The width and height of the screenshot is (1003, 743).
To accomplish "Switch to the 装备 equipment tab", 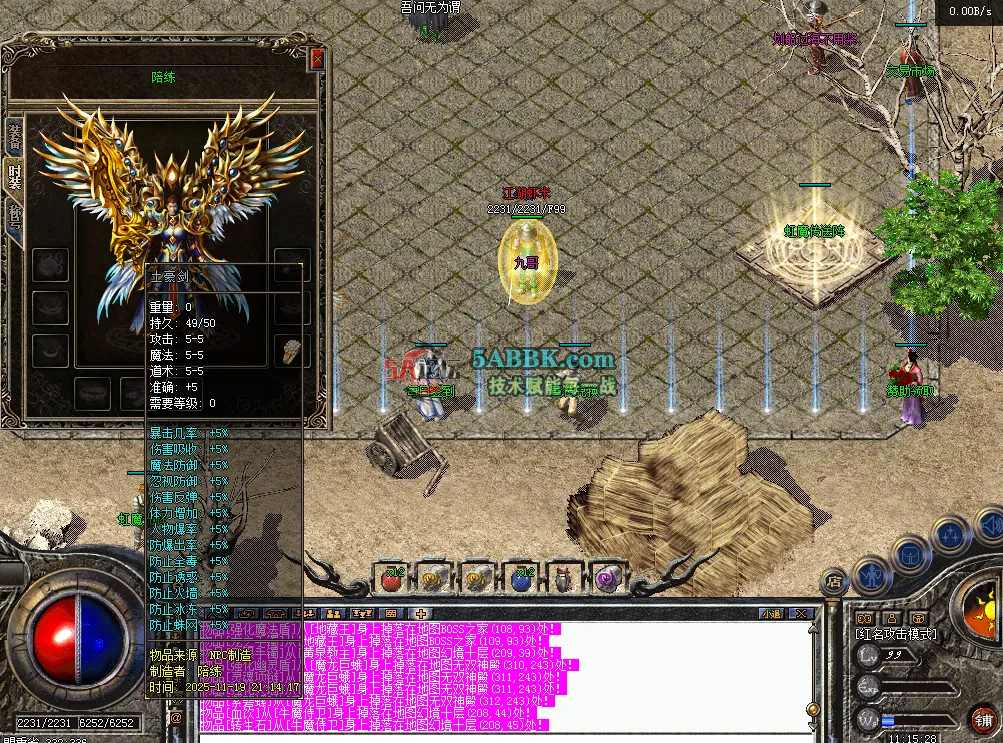I will (x=14, y=134).
